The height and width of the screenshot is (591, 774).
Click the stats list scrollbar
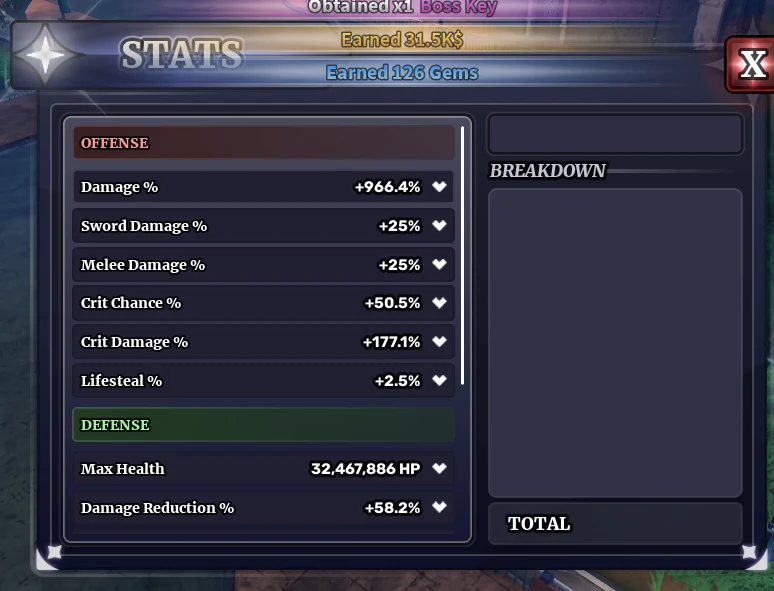pos(463,256)
